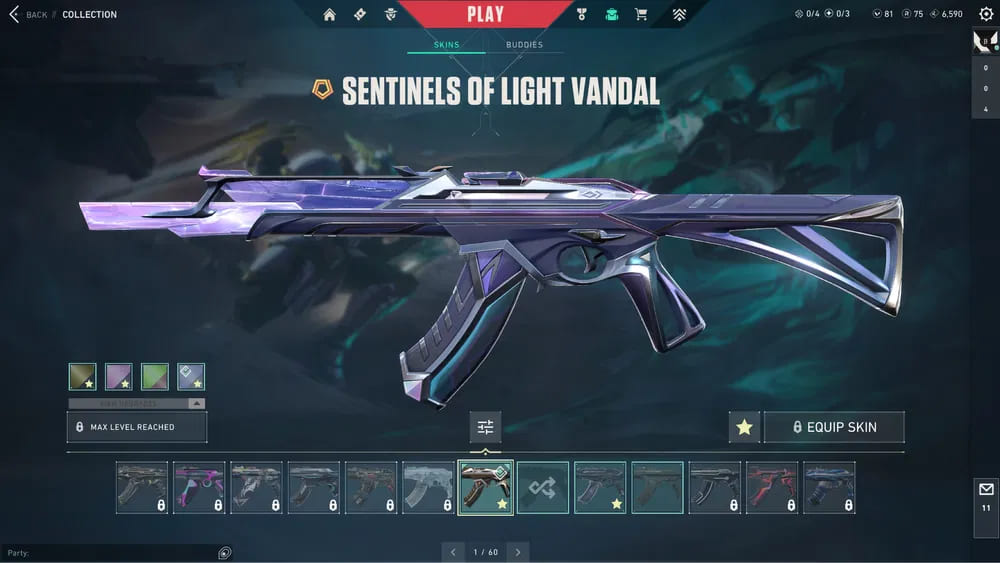Go to the next skins page
The width and height of the screenshot is (1000, 563).
518,552
